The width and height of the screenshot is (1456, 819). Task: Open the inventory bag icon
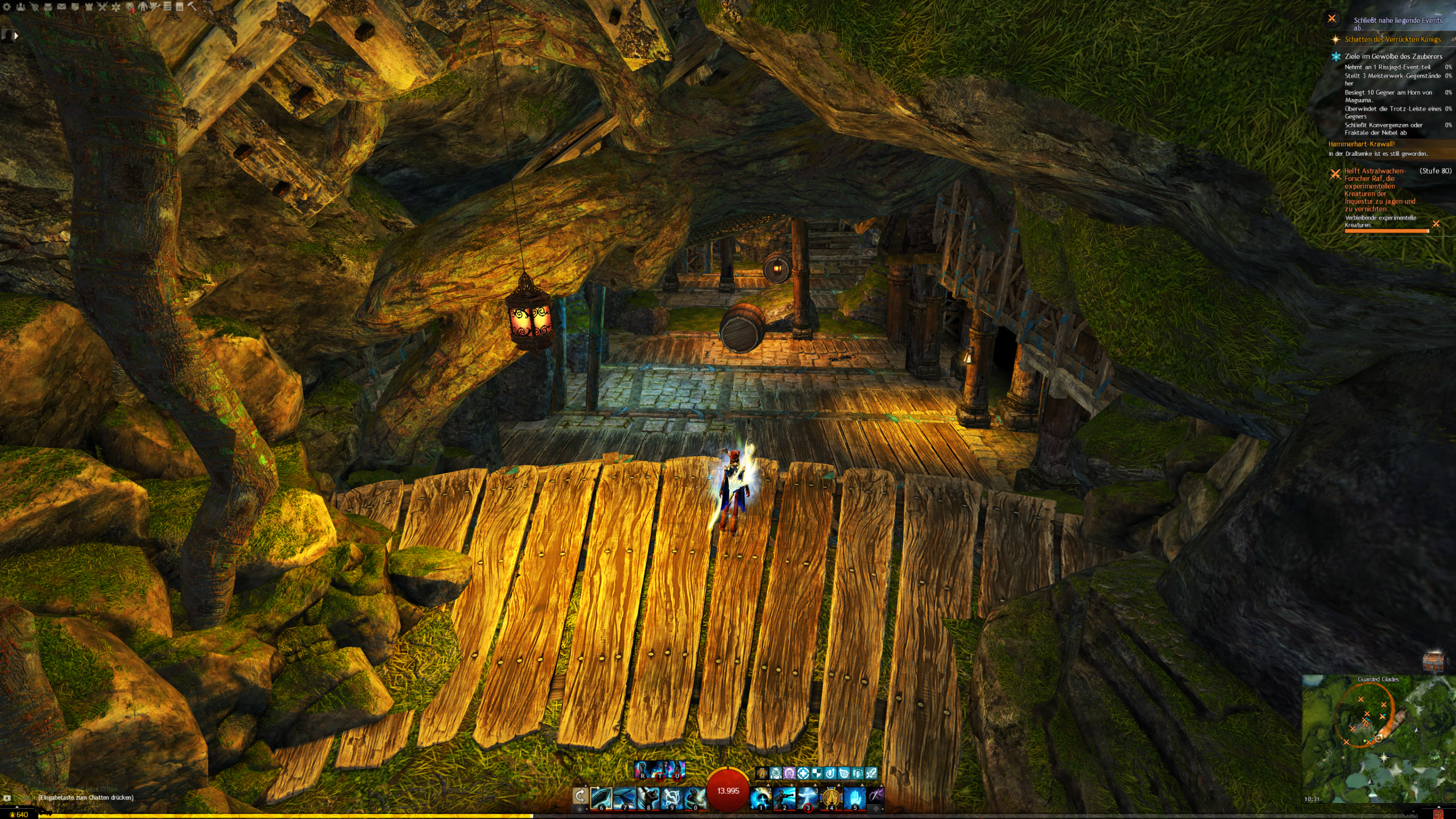point(48,7)
